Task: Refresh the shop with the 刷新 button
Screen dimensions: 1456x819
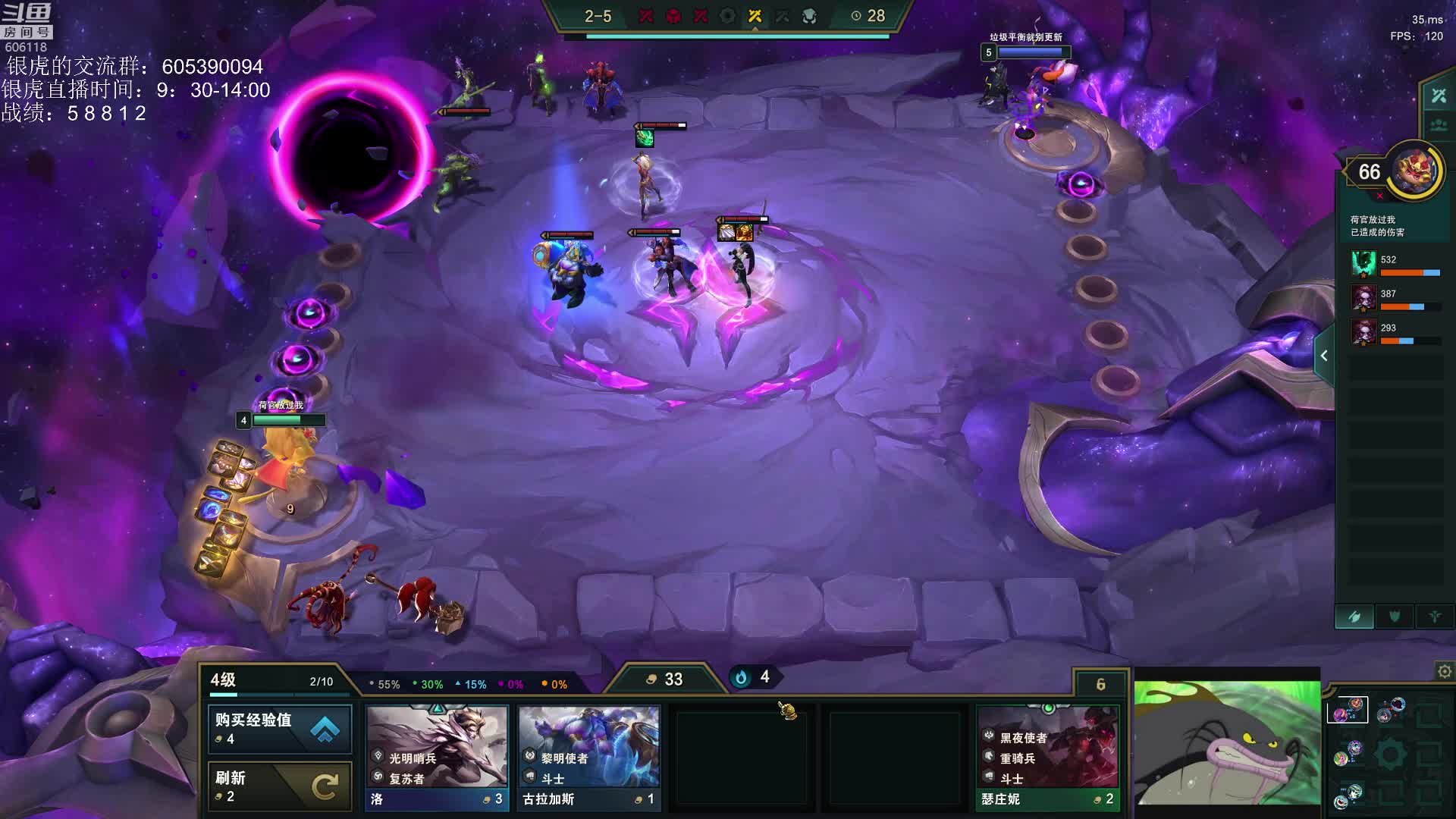Action: click(279, 786)
